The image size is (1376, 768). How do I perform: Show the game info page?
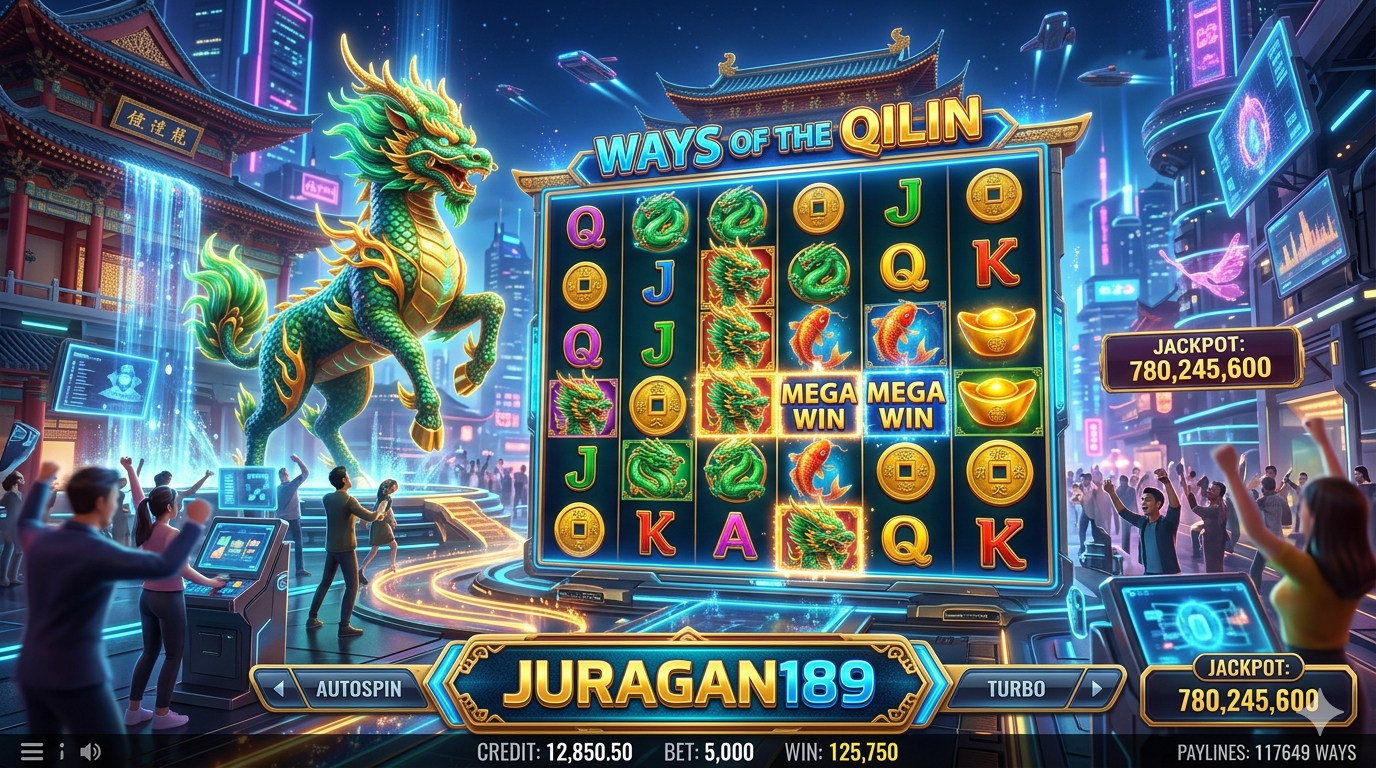tap(61, 752)
